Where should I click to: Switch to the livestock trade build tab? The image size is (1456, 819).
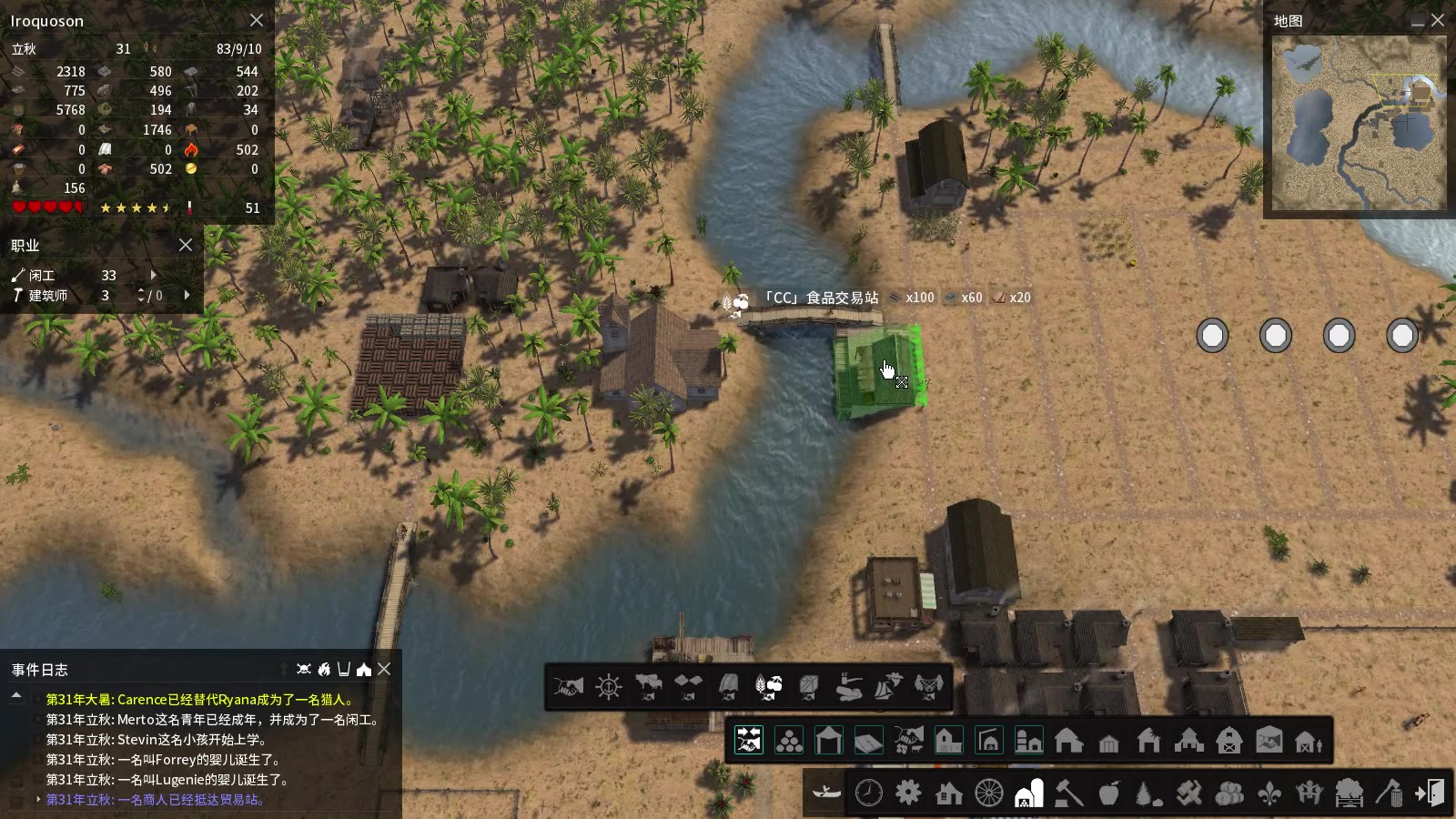[908, 739]
